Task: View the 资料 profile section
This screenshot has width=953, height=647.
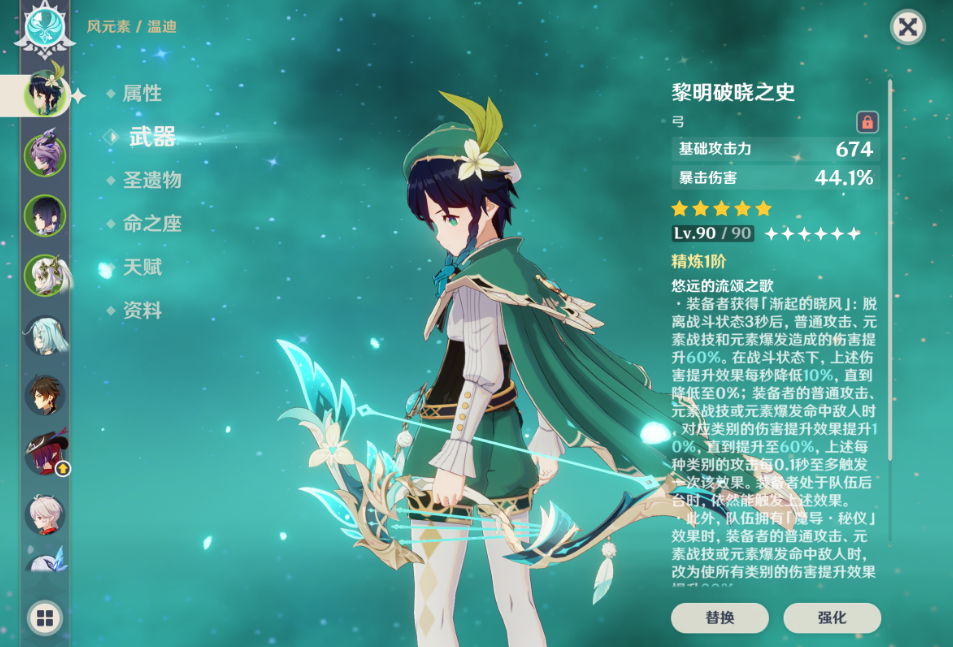Action: [x=142, y=311]
